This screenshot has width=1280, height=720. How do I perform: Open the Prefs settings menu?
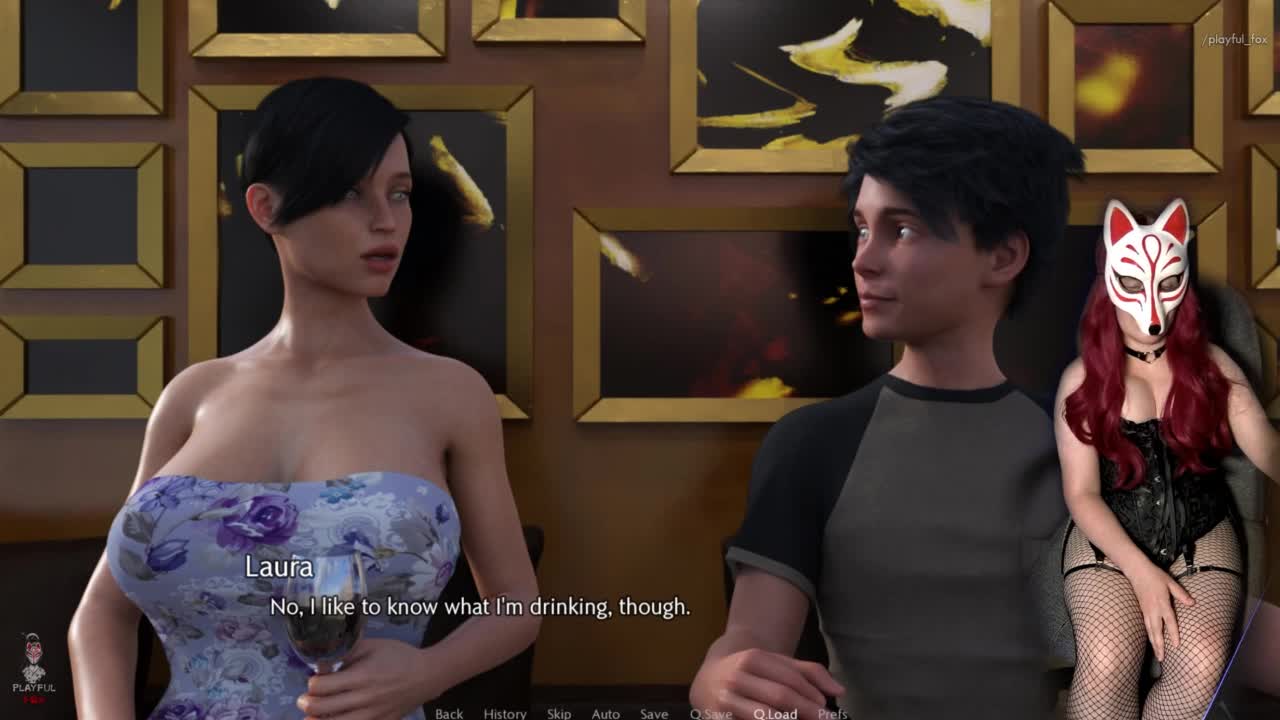coord(833,713)
